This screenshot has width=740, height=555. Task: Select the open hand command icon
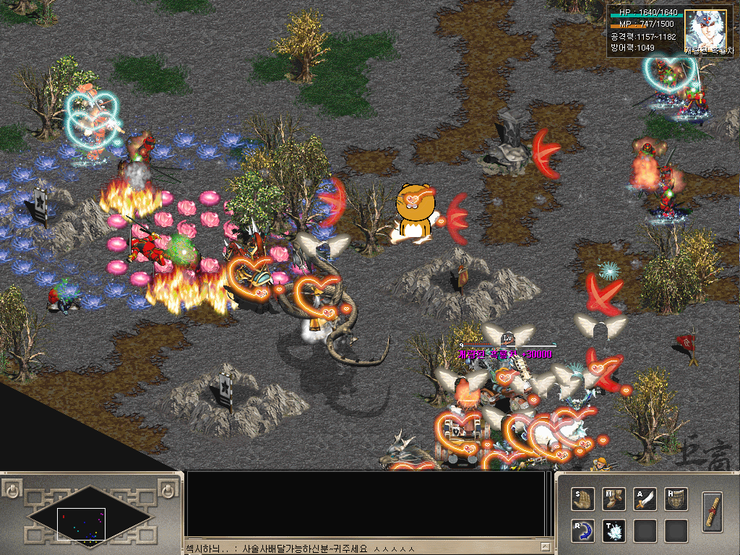tap(582, 497)
